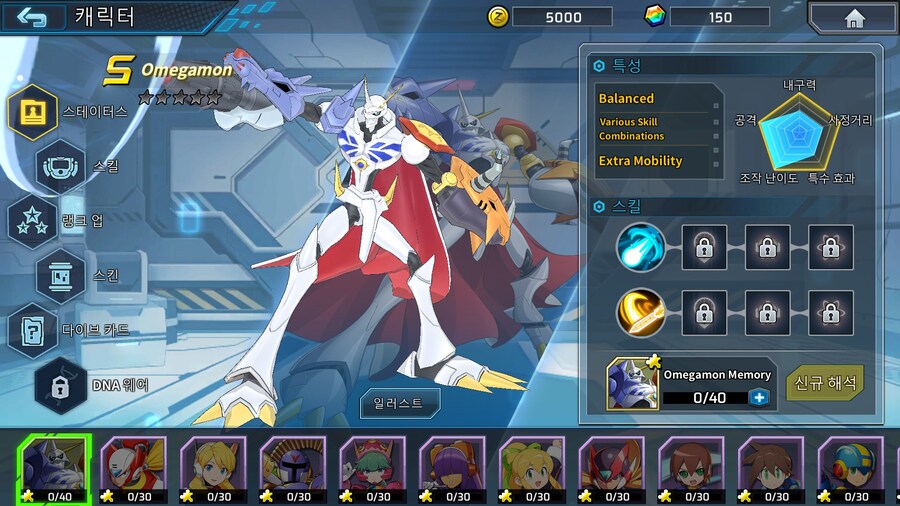View the character 일러스트 illustration

click(400, 403)
